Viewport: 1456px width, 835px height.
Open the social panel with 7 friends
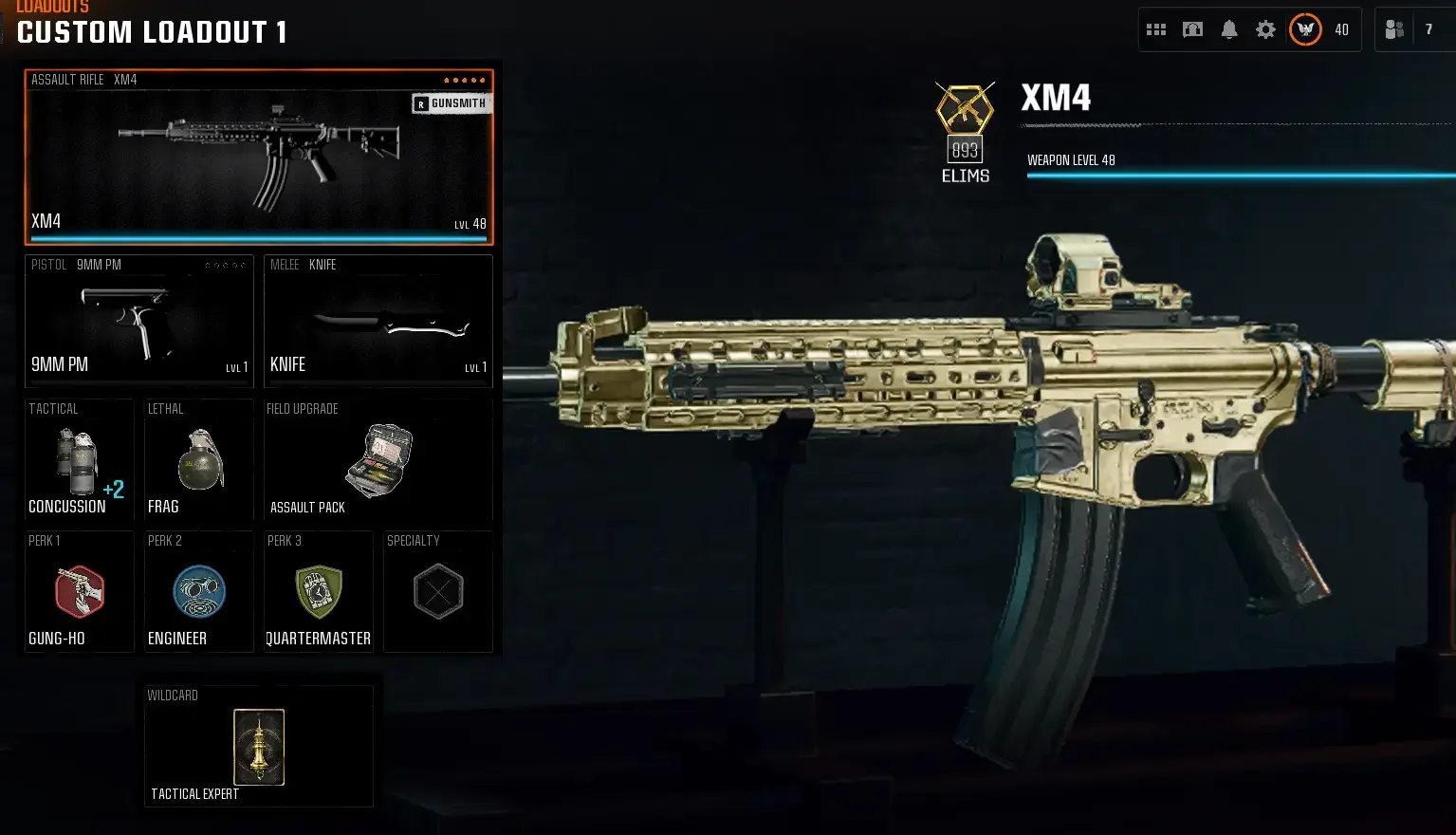click(1394, 28)
